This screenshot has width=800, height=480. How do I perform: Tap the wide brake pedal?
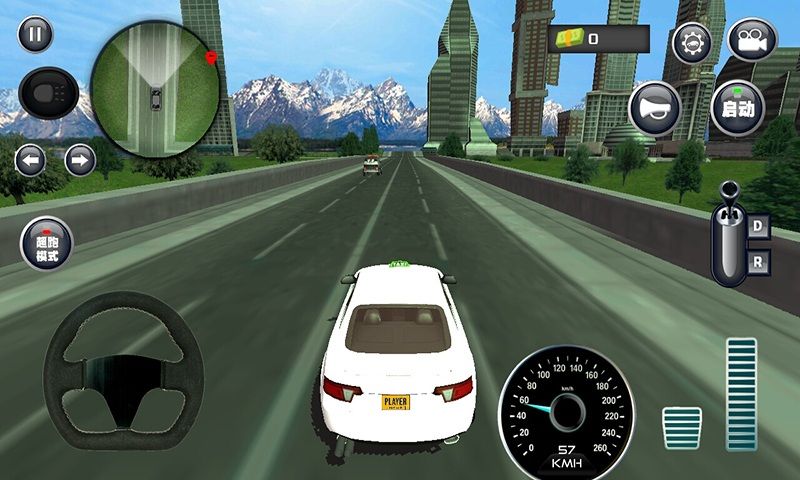pos(682,427)
